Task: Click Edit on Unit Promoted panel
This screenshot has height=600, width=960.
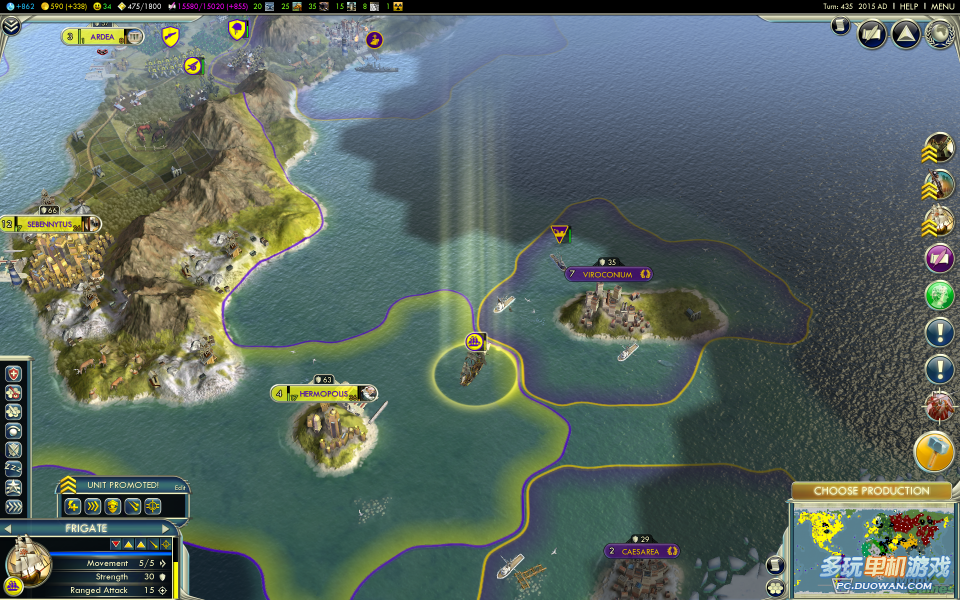Action: (x=180, y=487)
